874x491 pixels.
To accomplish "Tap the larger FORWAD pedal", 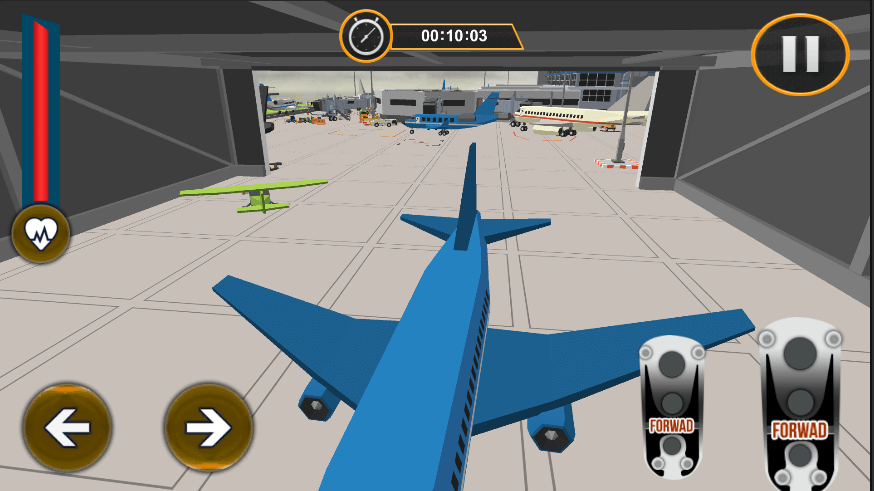I will tap(799, 405).
